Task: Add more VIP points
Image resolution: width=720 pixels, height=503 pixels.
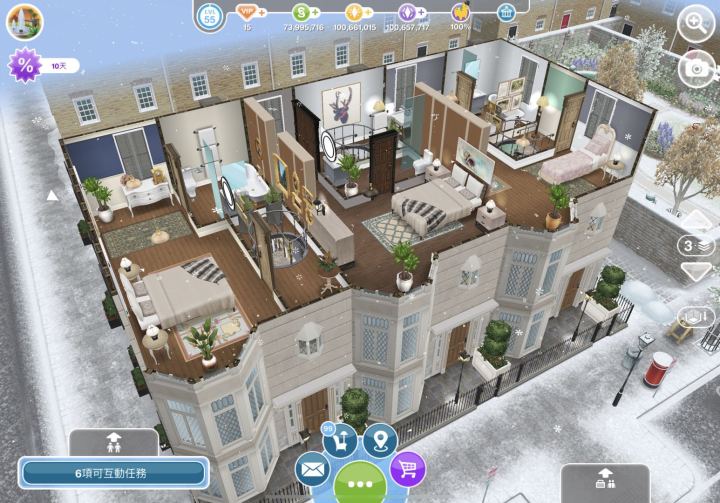Action: pyautogui.click(x=263, y=12)
